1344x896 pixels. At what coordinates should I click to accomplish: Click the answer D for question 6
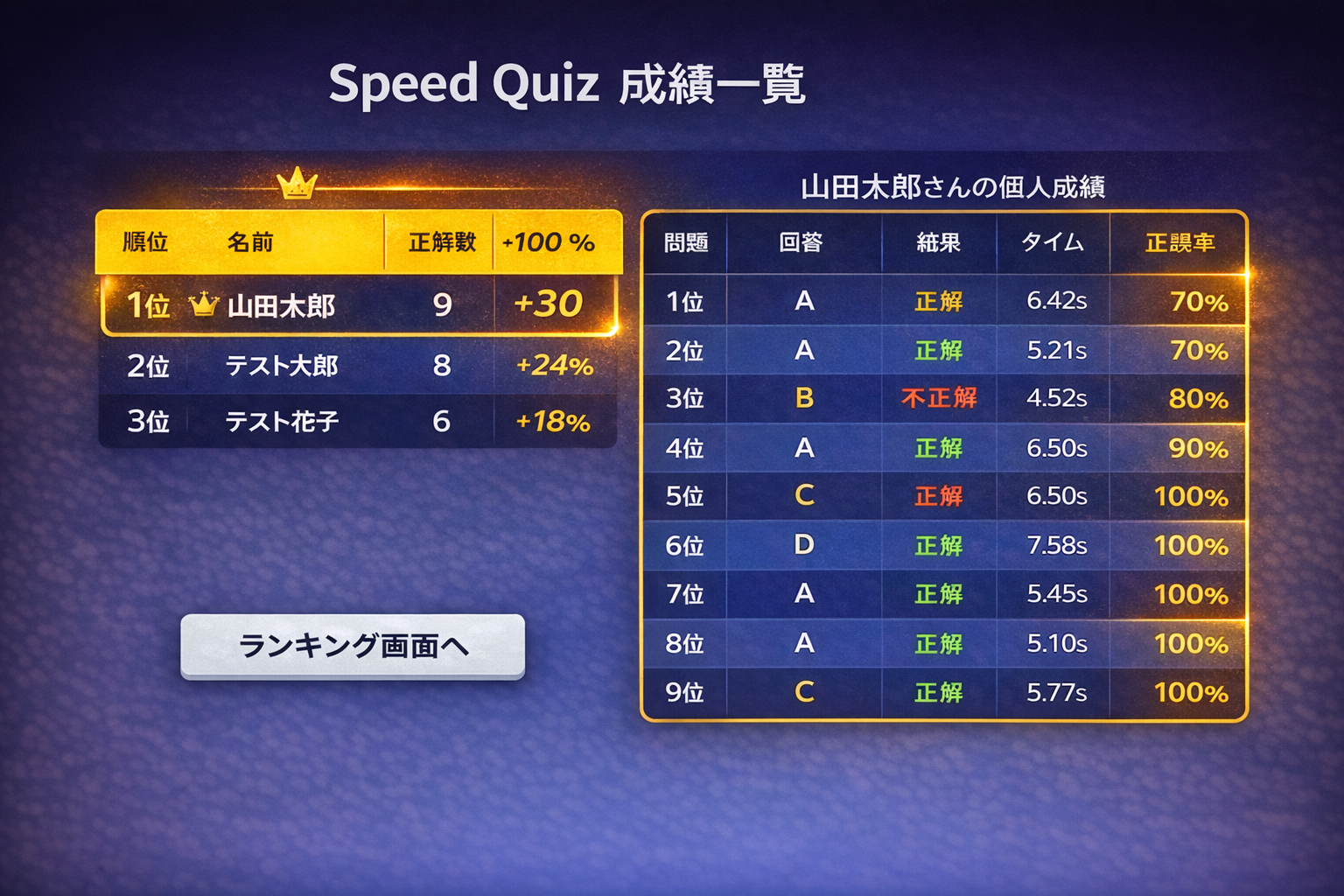[802, 545]
